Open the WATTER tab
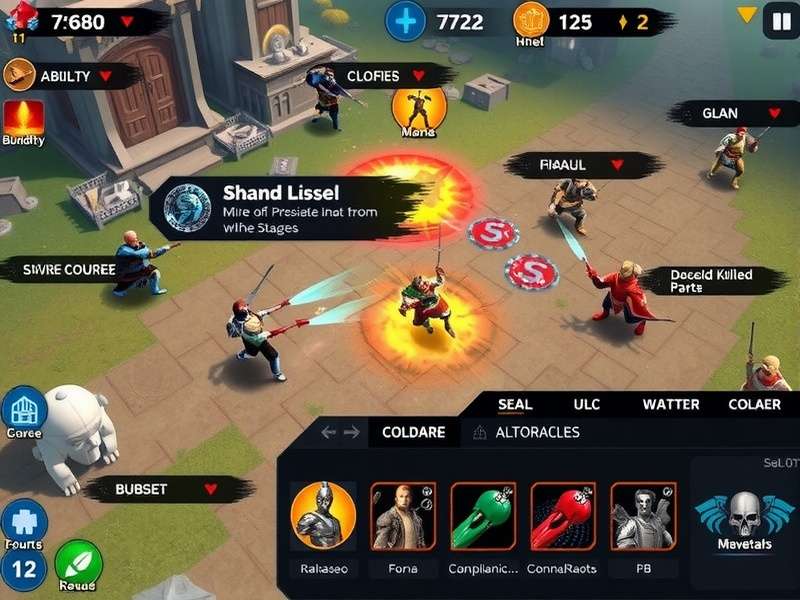 point(670,404)
